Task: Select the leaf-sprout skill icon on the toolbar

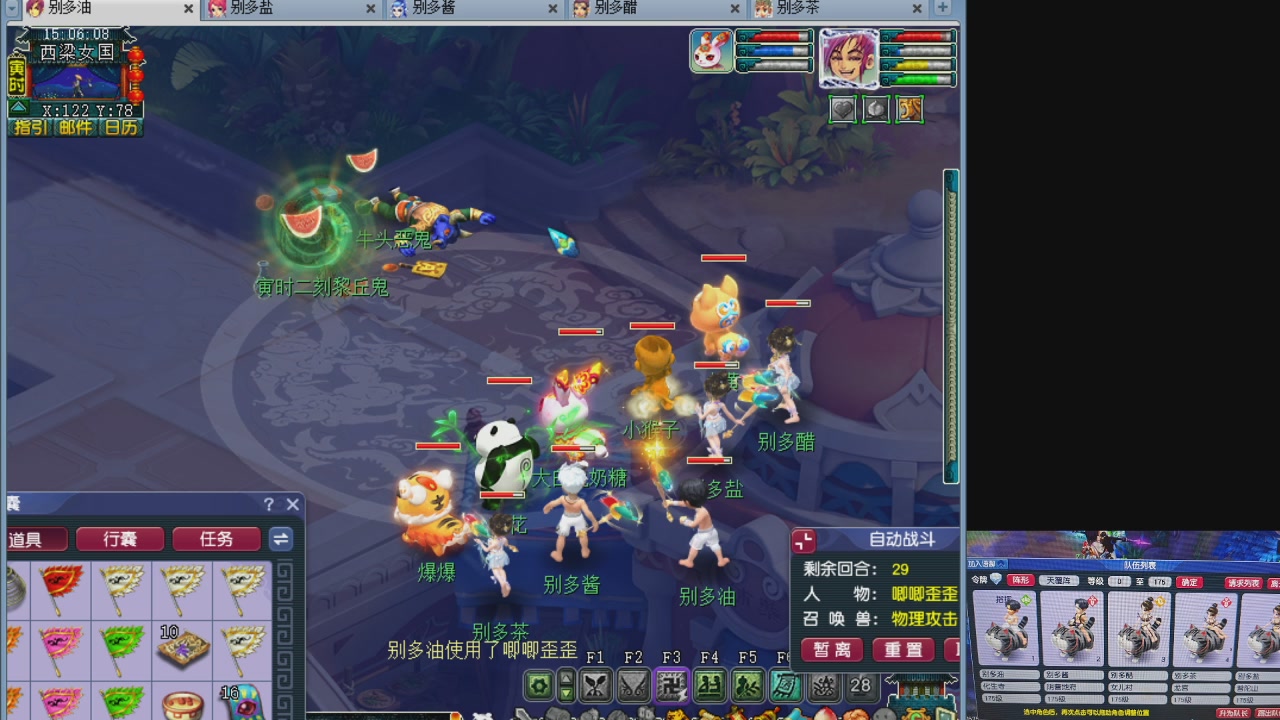Action: pyautogui.click(x=594, y=686)
